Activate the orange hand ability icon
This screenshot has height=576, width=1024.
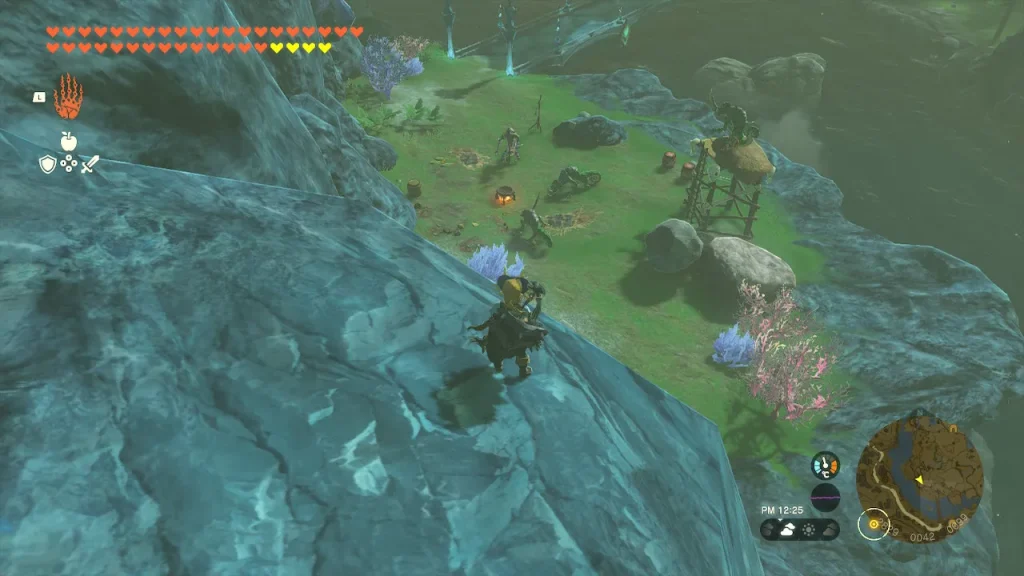click(67, 97)
